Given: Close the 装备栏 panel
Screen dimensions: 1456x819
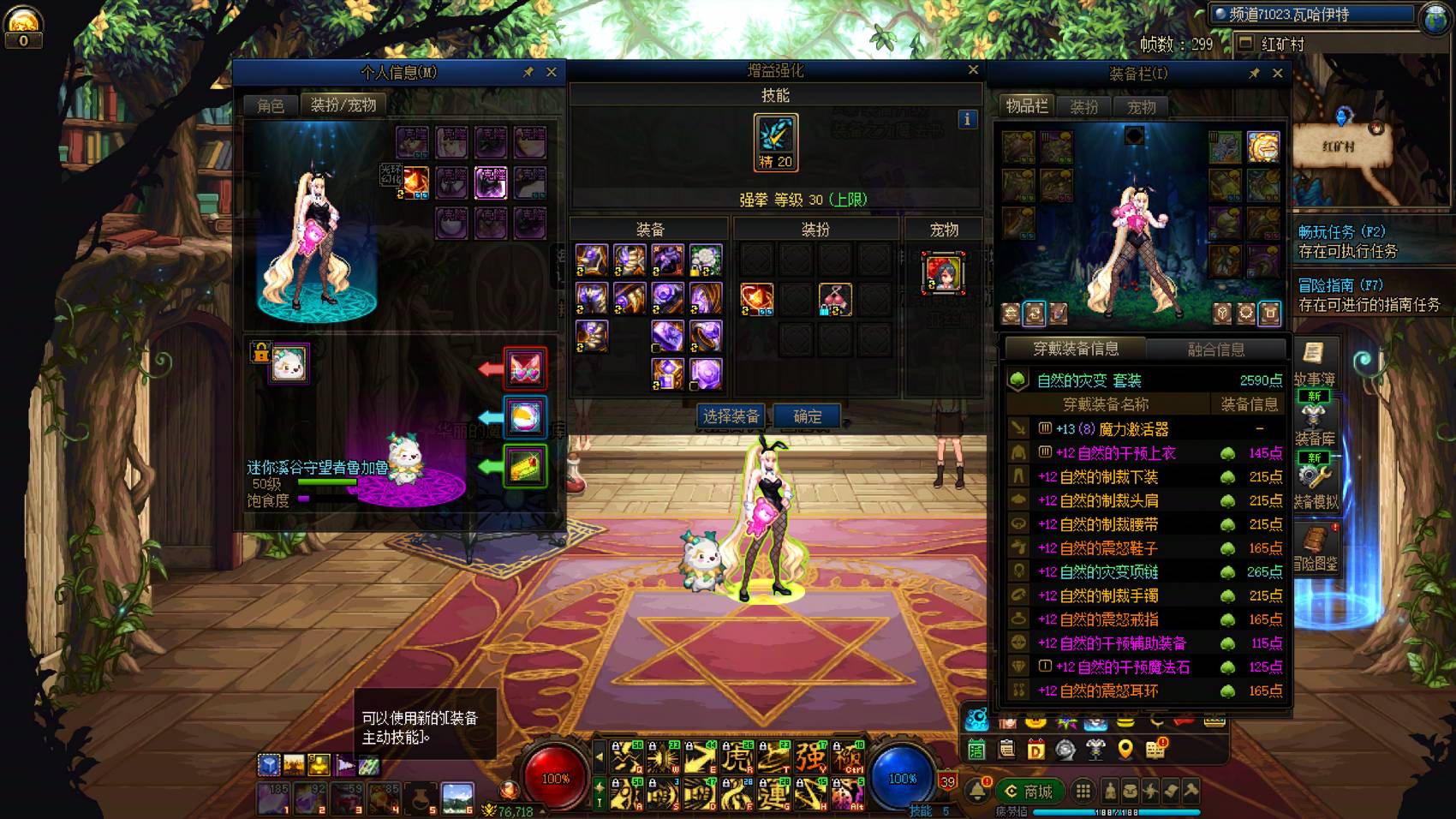Looking at the screenshot, I should (1278, 74).
